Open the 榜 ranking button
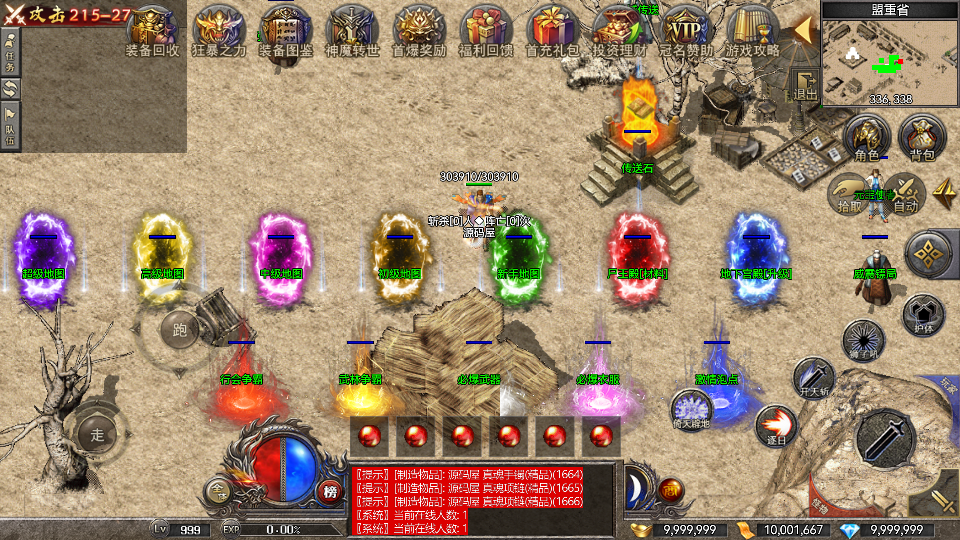960x540 pixels. [x=330, y=491]
